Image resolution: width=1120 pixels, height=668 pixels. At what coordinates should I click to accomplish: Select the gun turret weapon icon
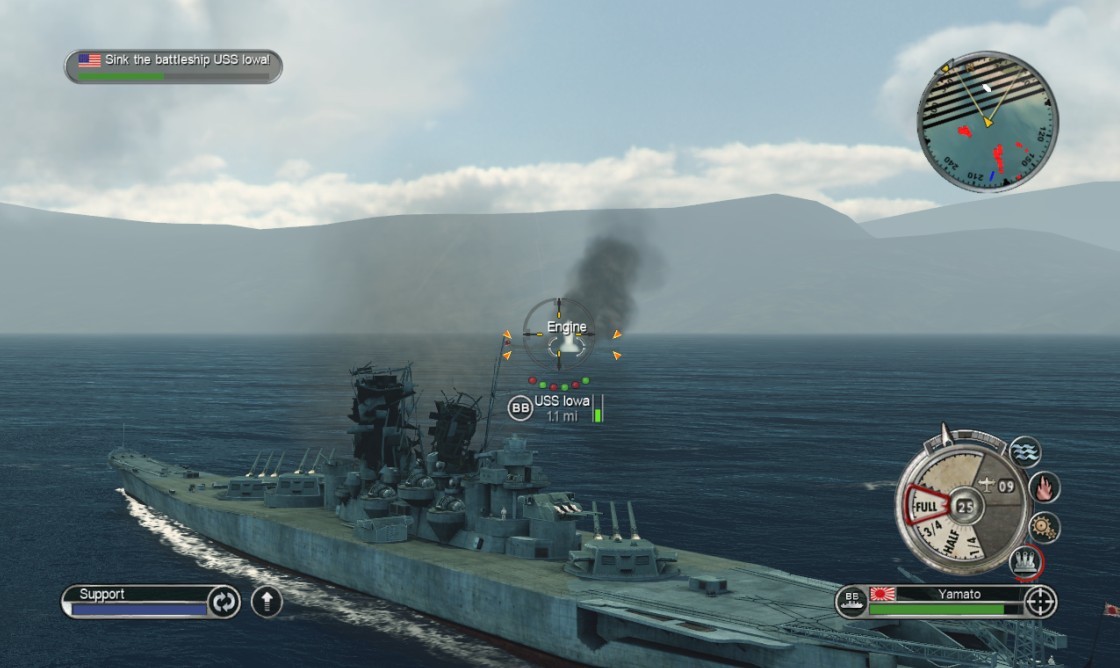click(1025, 561)
